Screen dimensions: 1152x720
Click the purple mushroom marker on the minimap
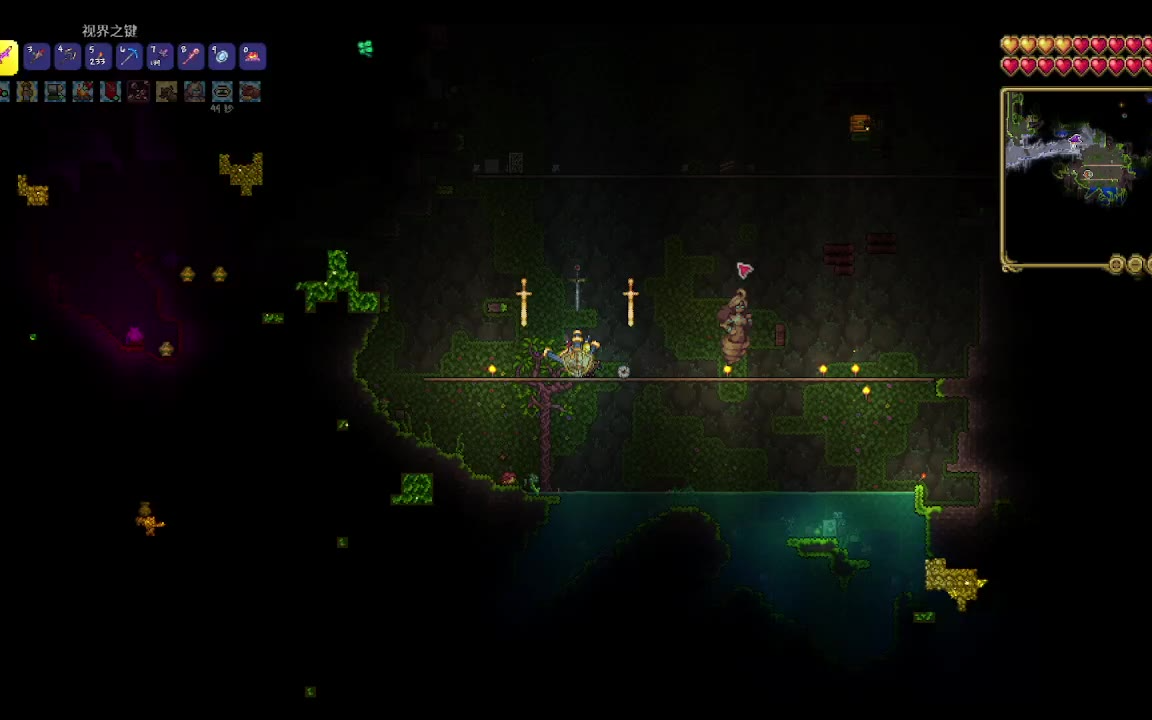[1076, 139]
